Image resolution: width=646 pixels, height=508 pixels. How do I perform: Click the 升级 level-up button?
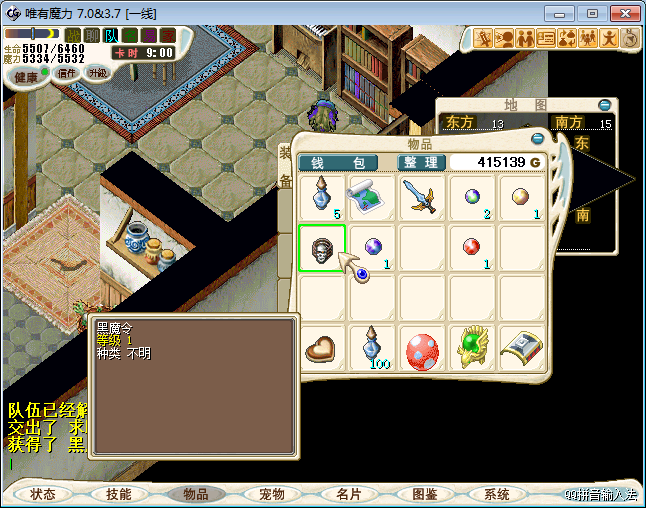97,73
